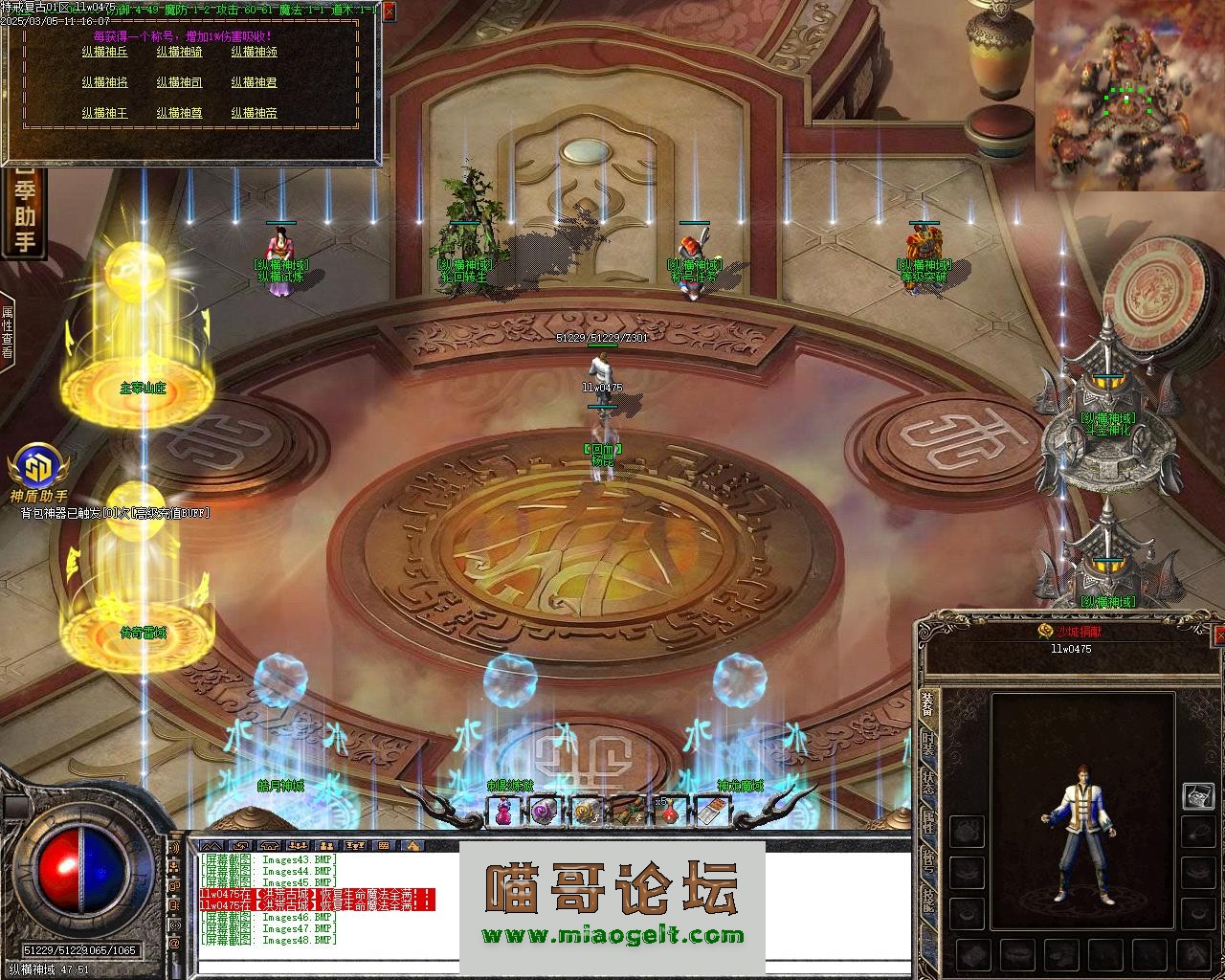Choose the 纵横神尊 title link

(179, 112)
